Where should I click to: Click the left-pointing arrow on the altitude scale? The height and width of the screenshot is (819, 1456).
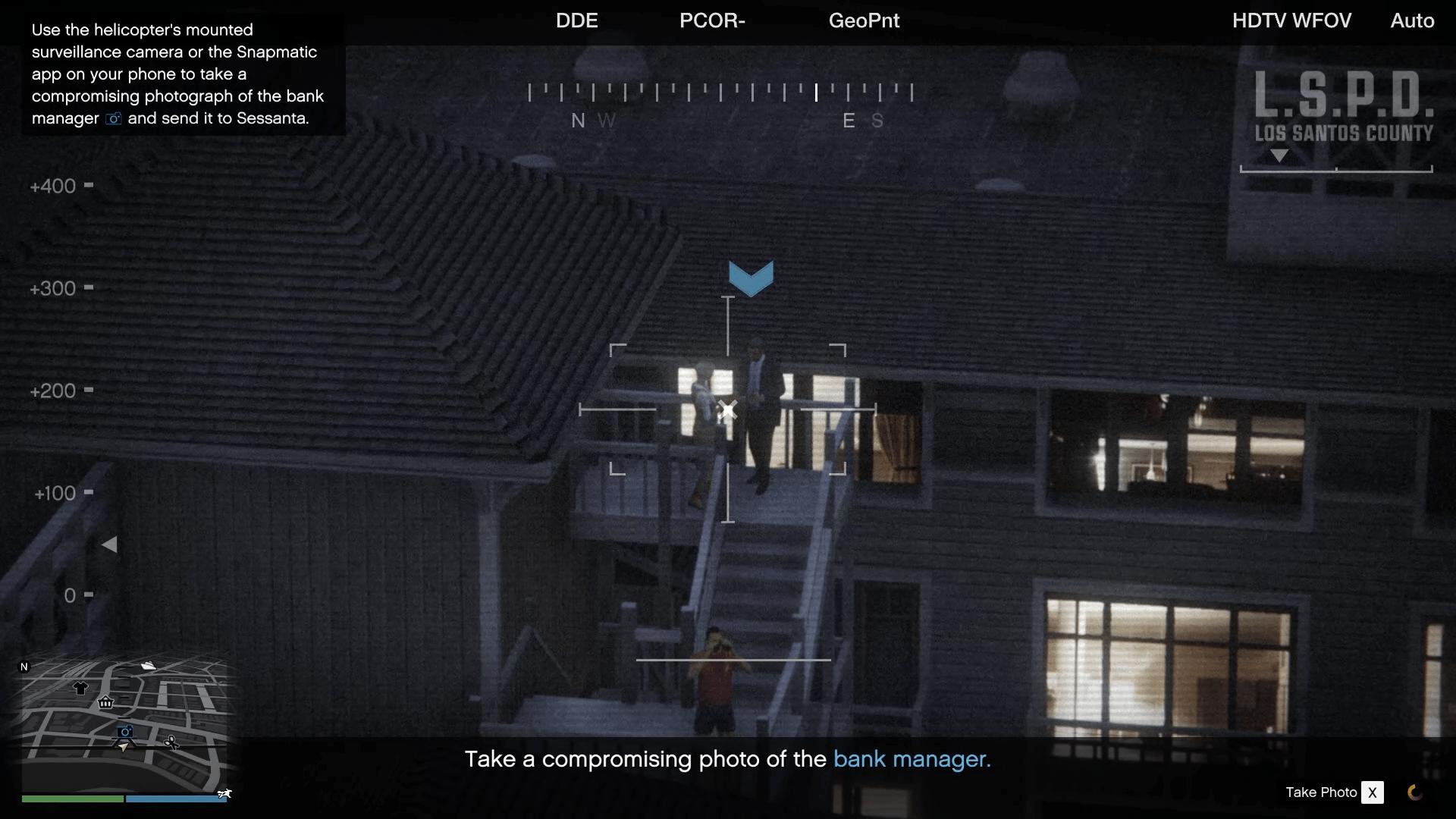[x=111, y=544]
